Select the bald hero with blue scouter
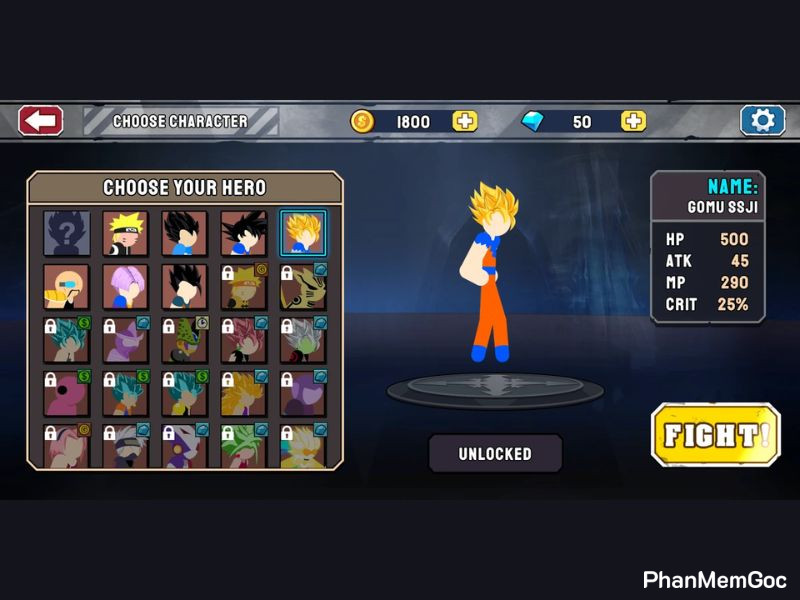This screenshot has height=600, width=800. [67, 287]
